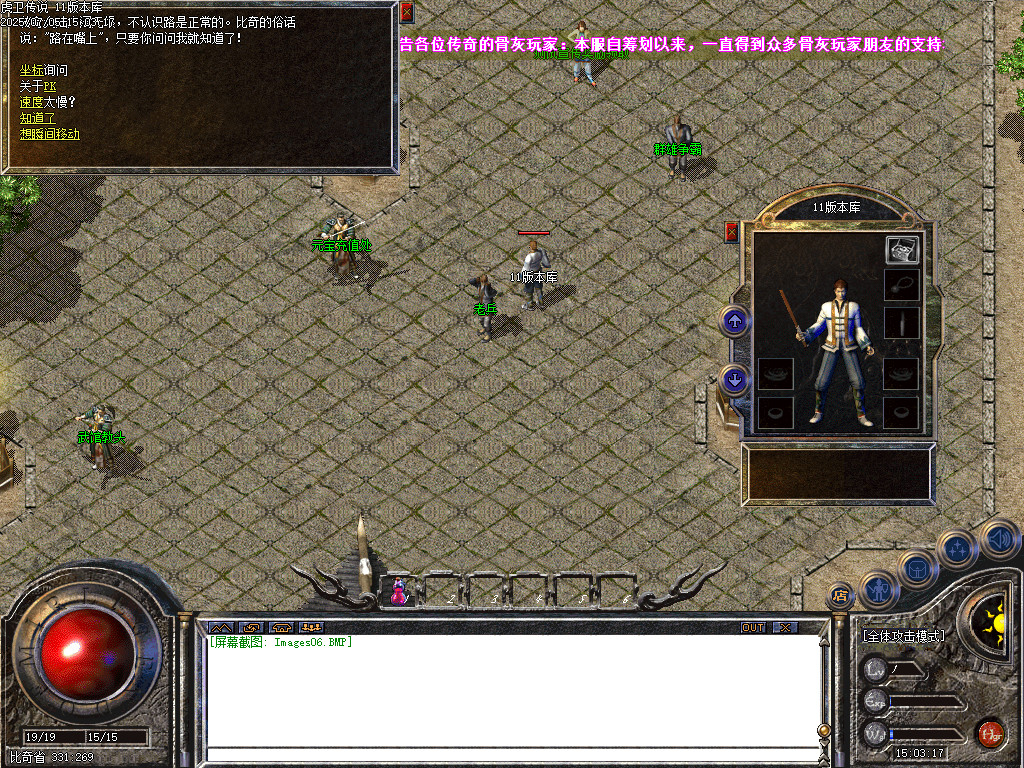Click the red round button by the clock
The width and height of the screenshot is (1024, 768).
[990, 733]
